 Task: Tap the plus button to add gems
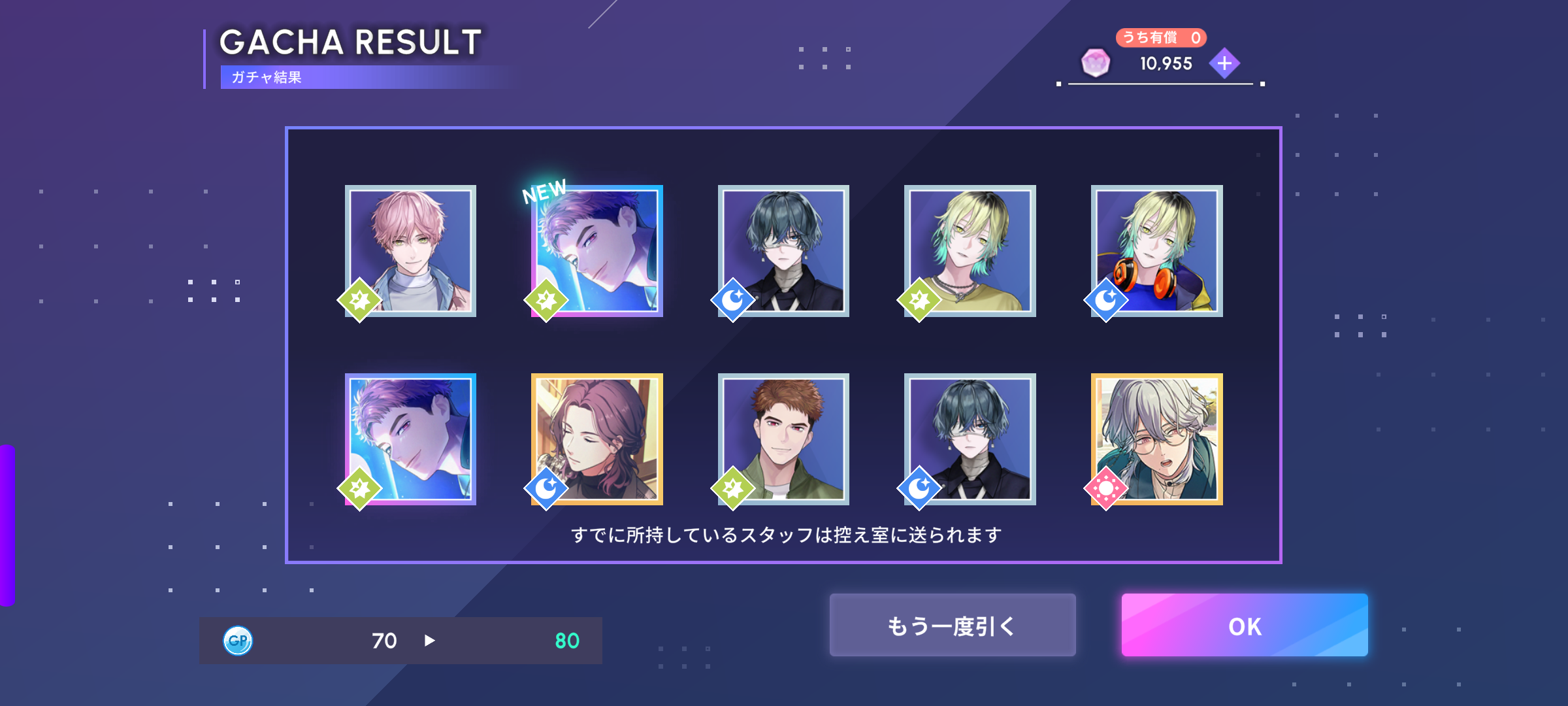[1224, 64]
